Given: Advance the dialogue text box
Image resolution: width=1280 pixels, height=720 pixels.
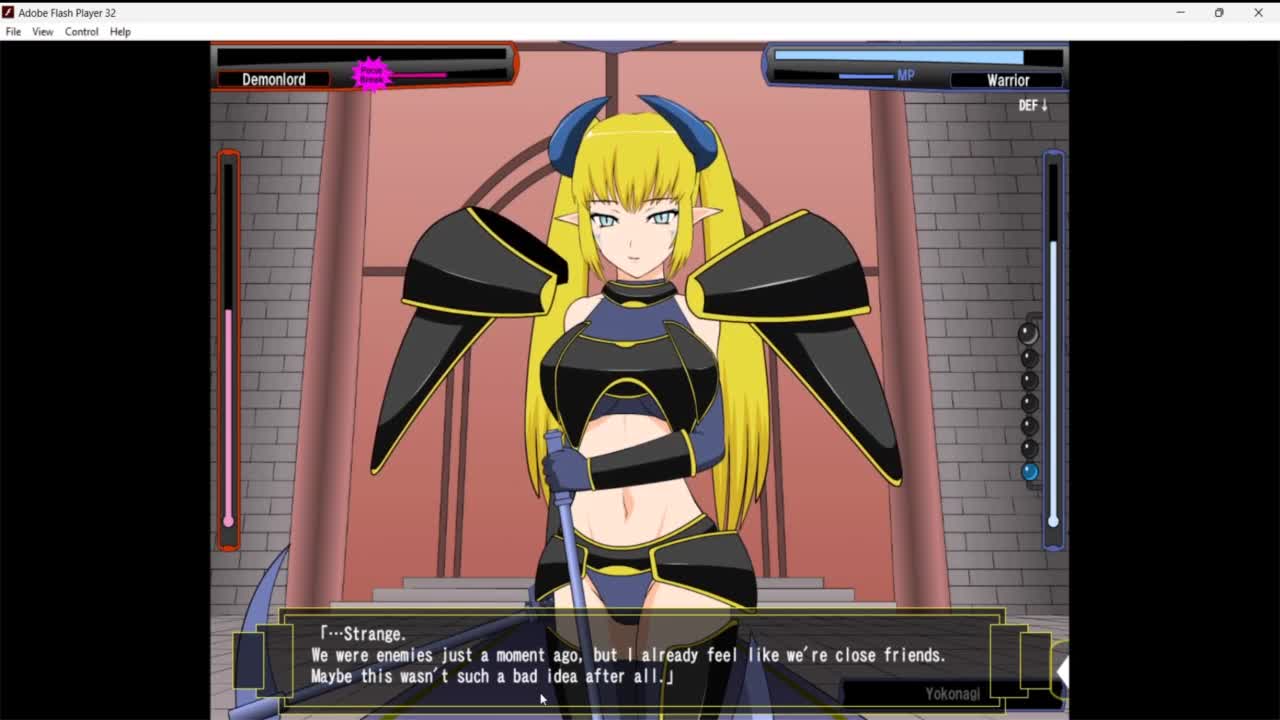Looking at the screenshot, I should [x=640, y=656].
